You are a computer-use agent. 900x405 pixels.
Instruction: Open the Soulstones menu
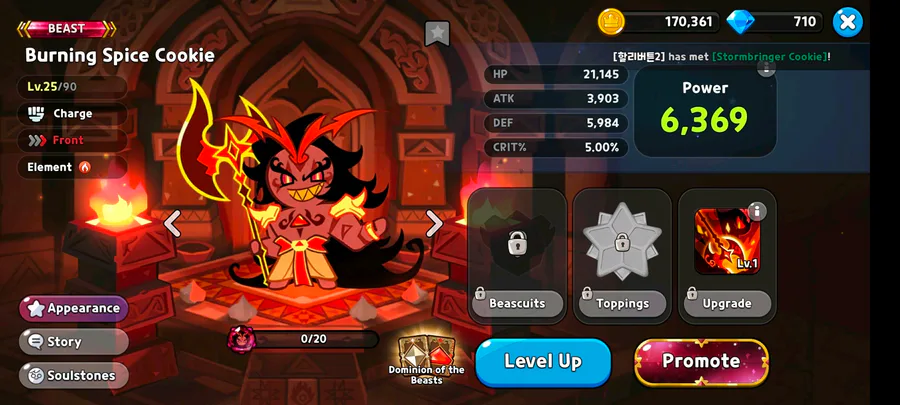click(74, 375)
